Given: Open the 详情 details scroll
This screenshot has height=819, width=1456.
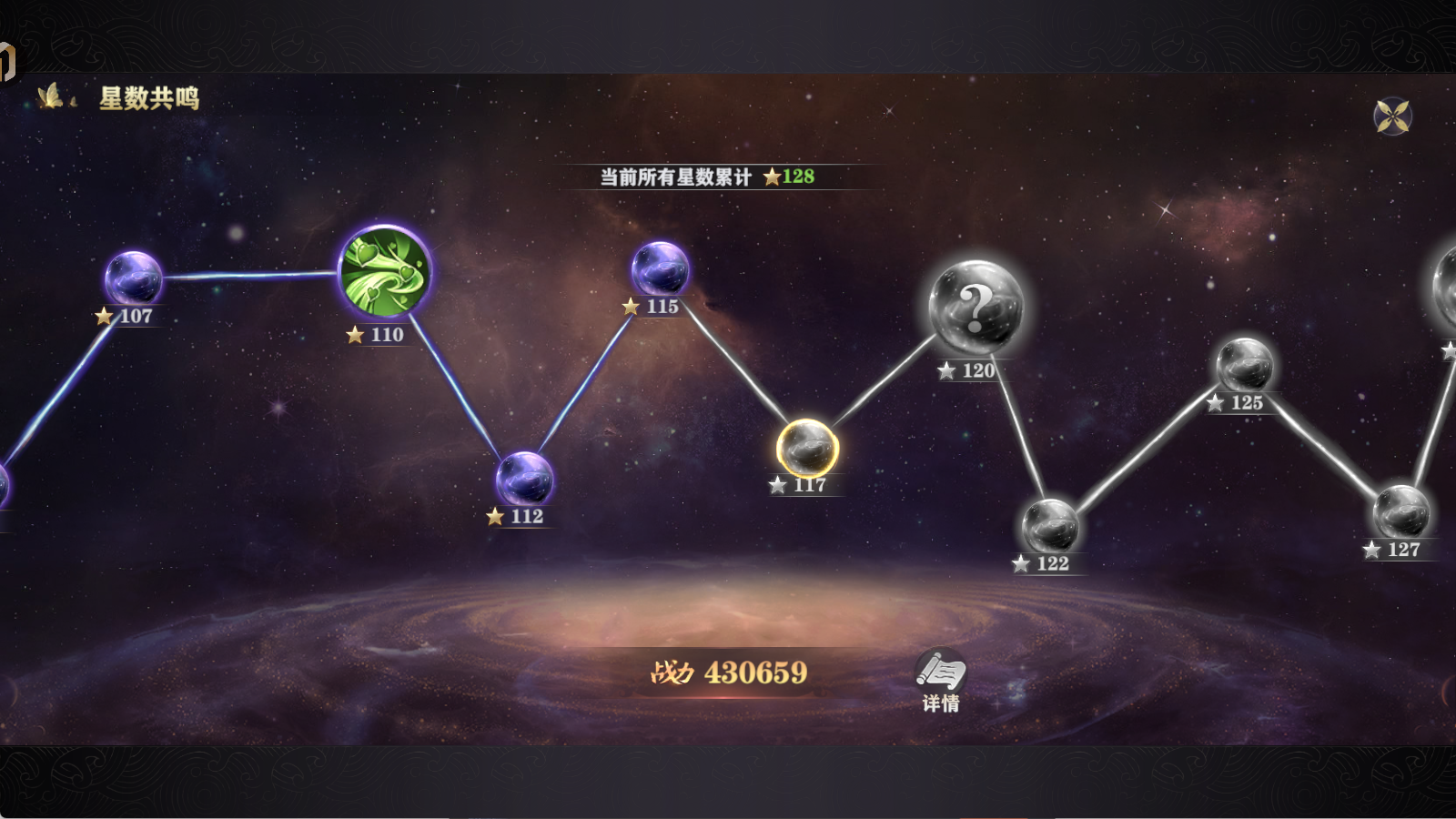Looking at the screenshot, I should click(940, 678).
